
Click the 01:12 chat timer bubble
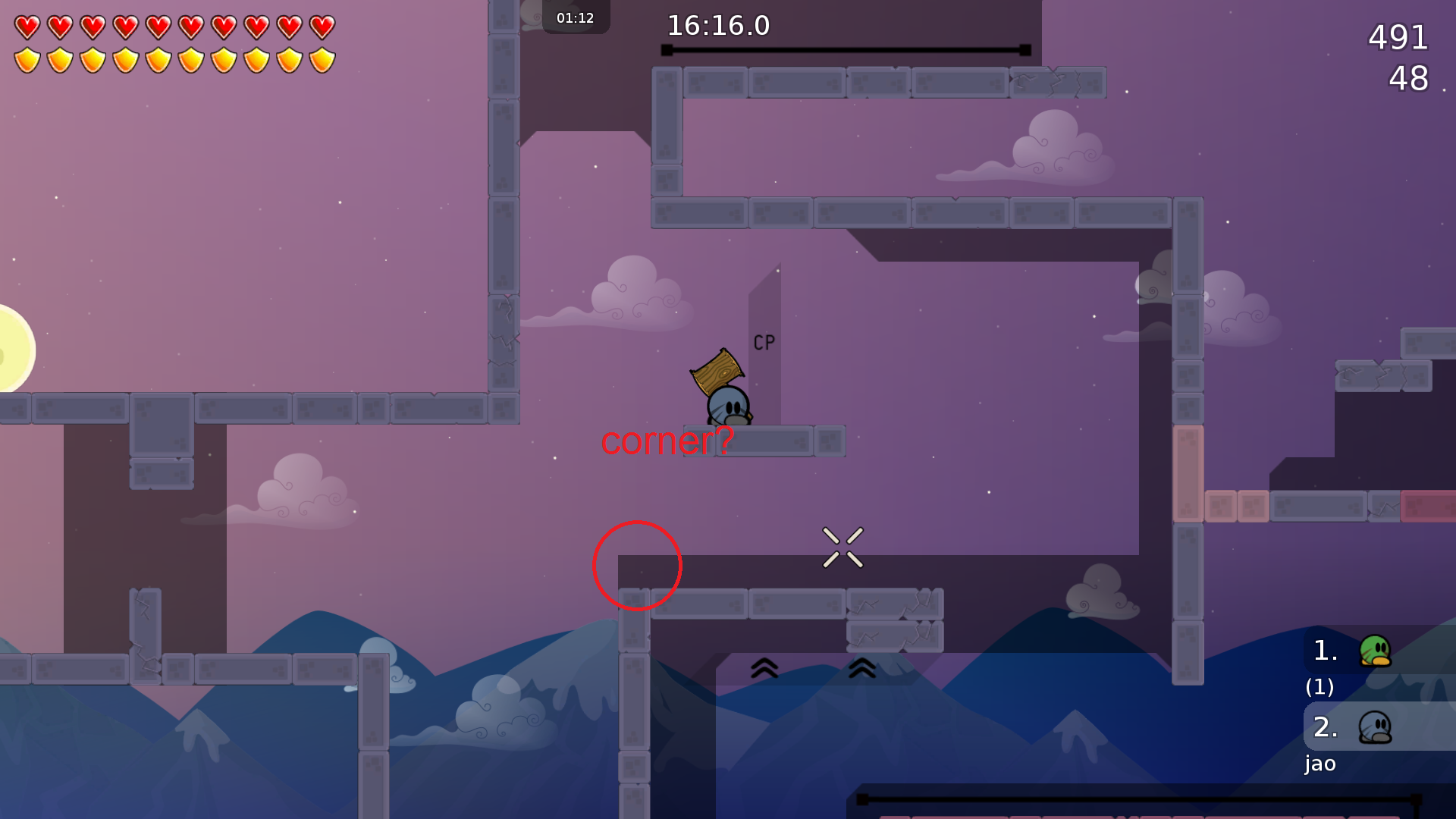tap(575, 17)
